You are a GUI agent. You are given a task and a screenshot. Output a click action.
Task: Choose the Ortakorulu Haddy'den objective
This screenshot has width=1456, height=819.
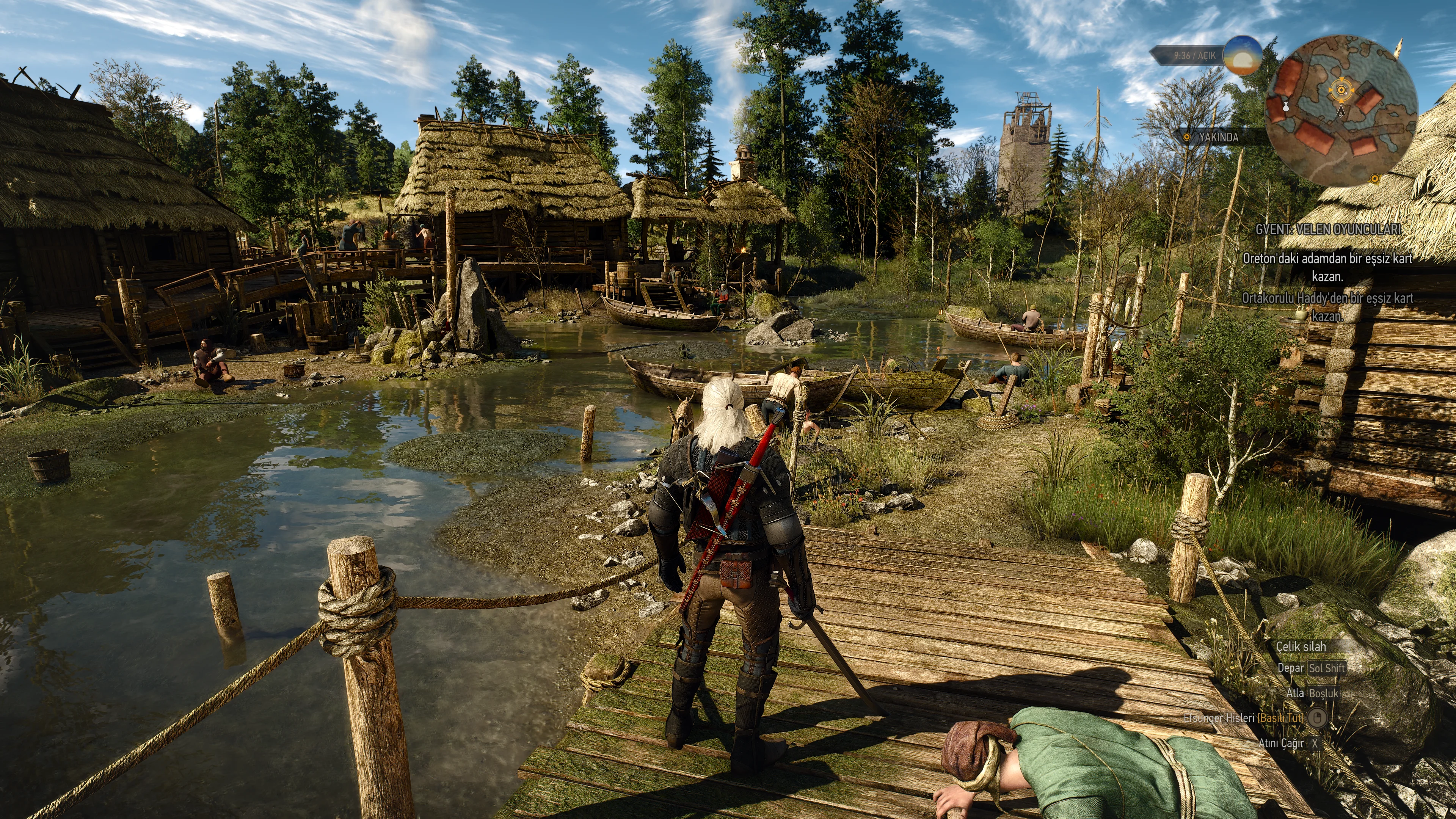(1327, 306)
